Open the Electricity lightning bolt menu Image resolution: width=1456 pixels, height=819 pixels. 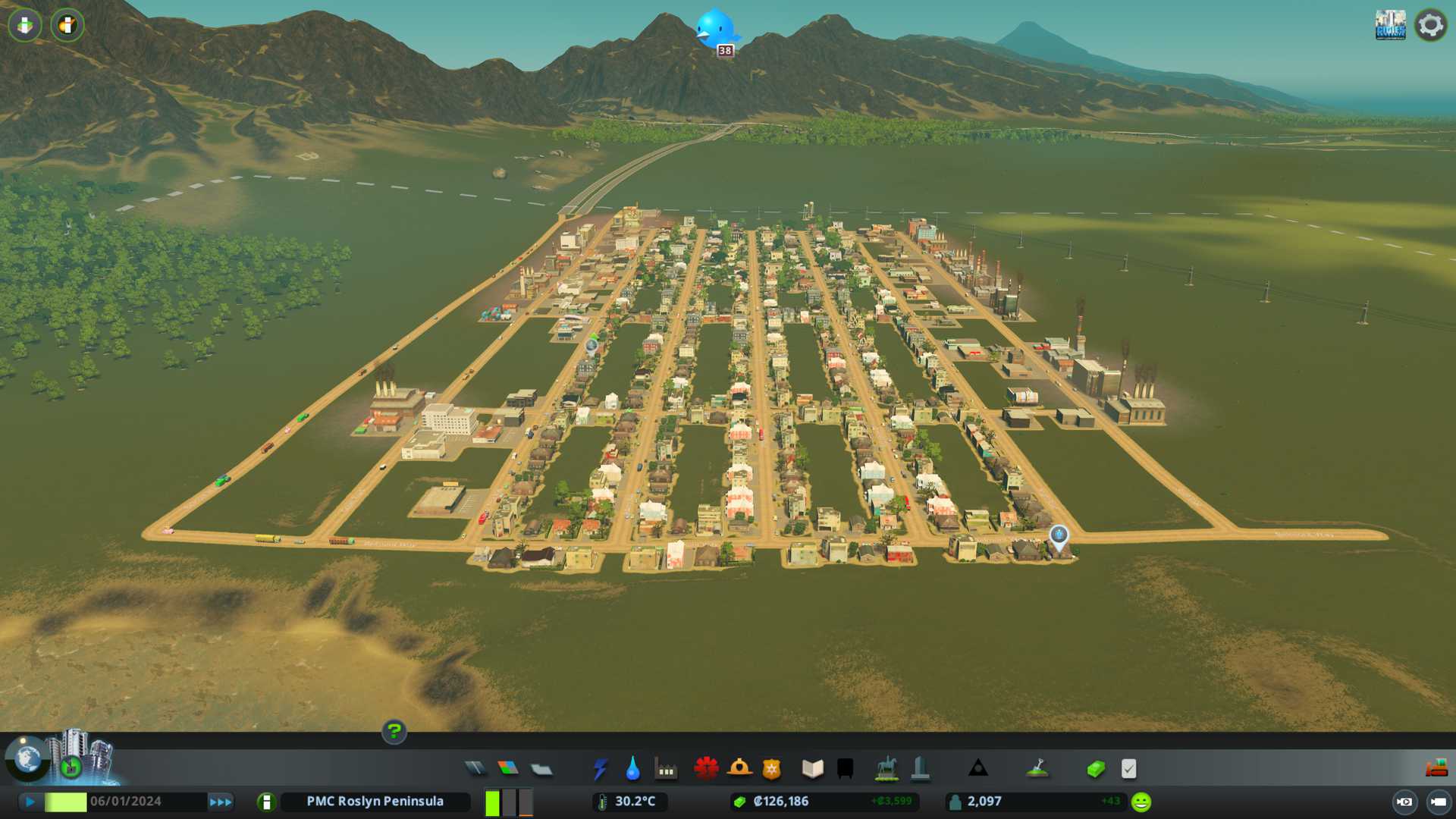600,769
